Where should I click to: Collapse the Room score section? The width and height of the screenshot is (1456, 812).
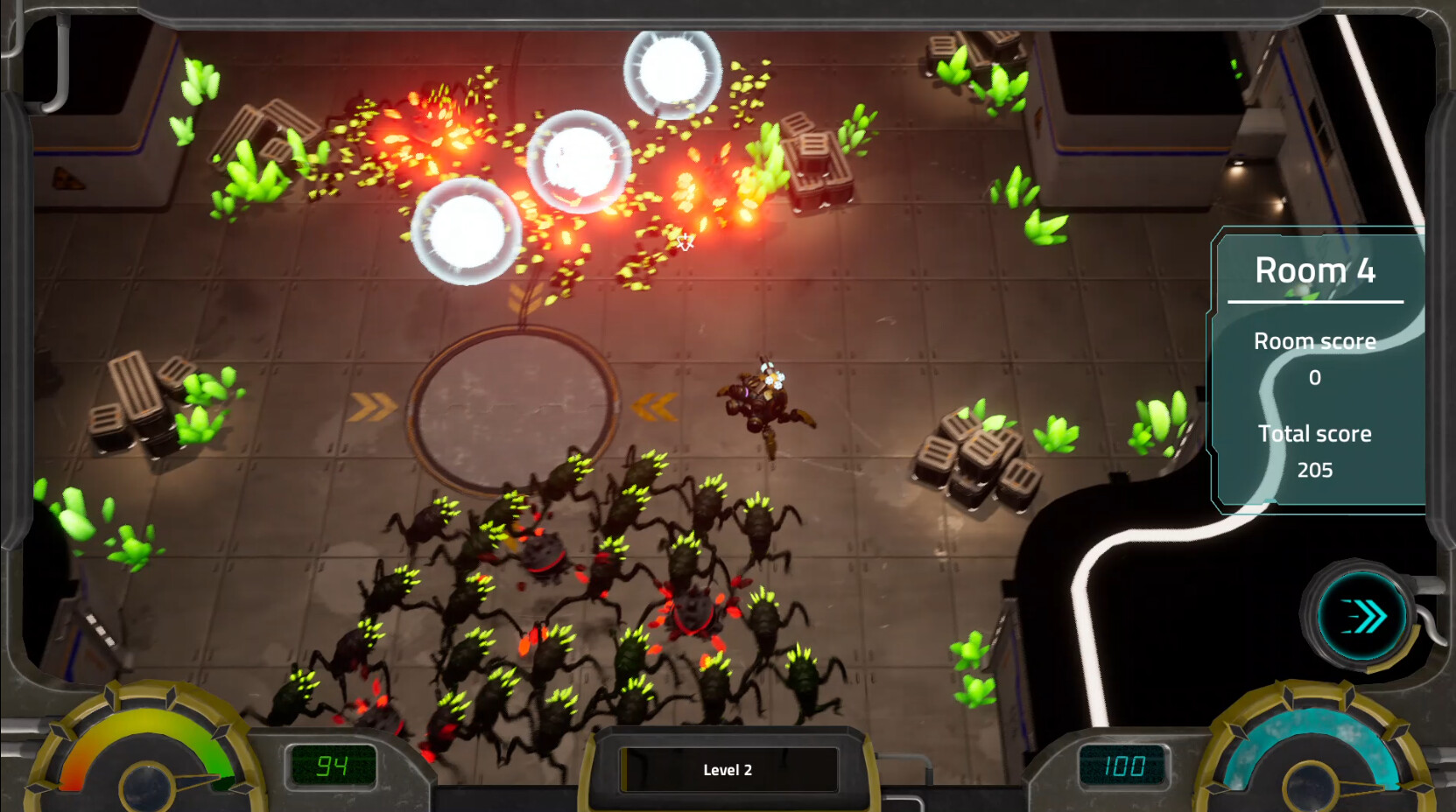1315,340
